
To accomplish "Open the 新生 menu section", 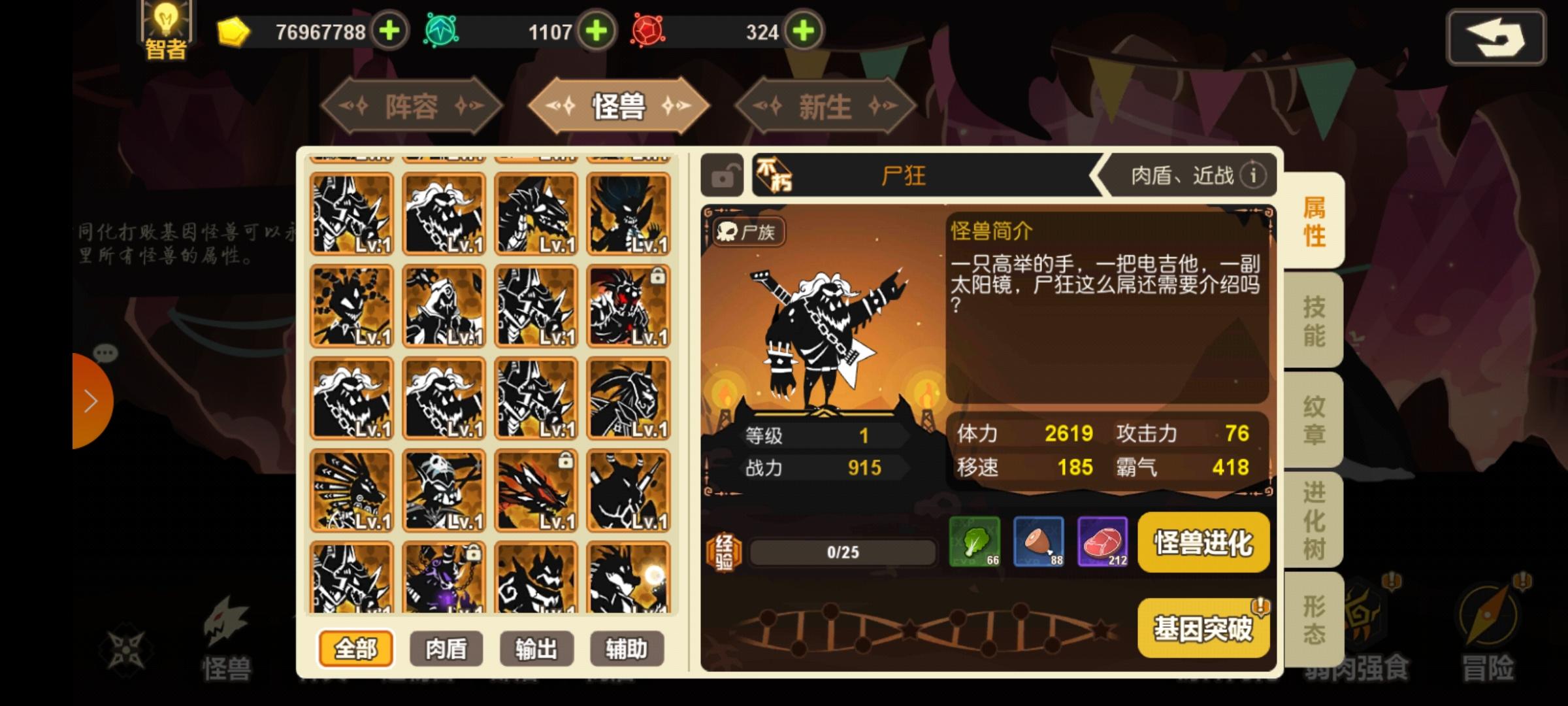I will tap(825, 107).
